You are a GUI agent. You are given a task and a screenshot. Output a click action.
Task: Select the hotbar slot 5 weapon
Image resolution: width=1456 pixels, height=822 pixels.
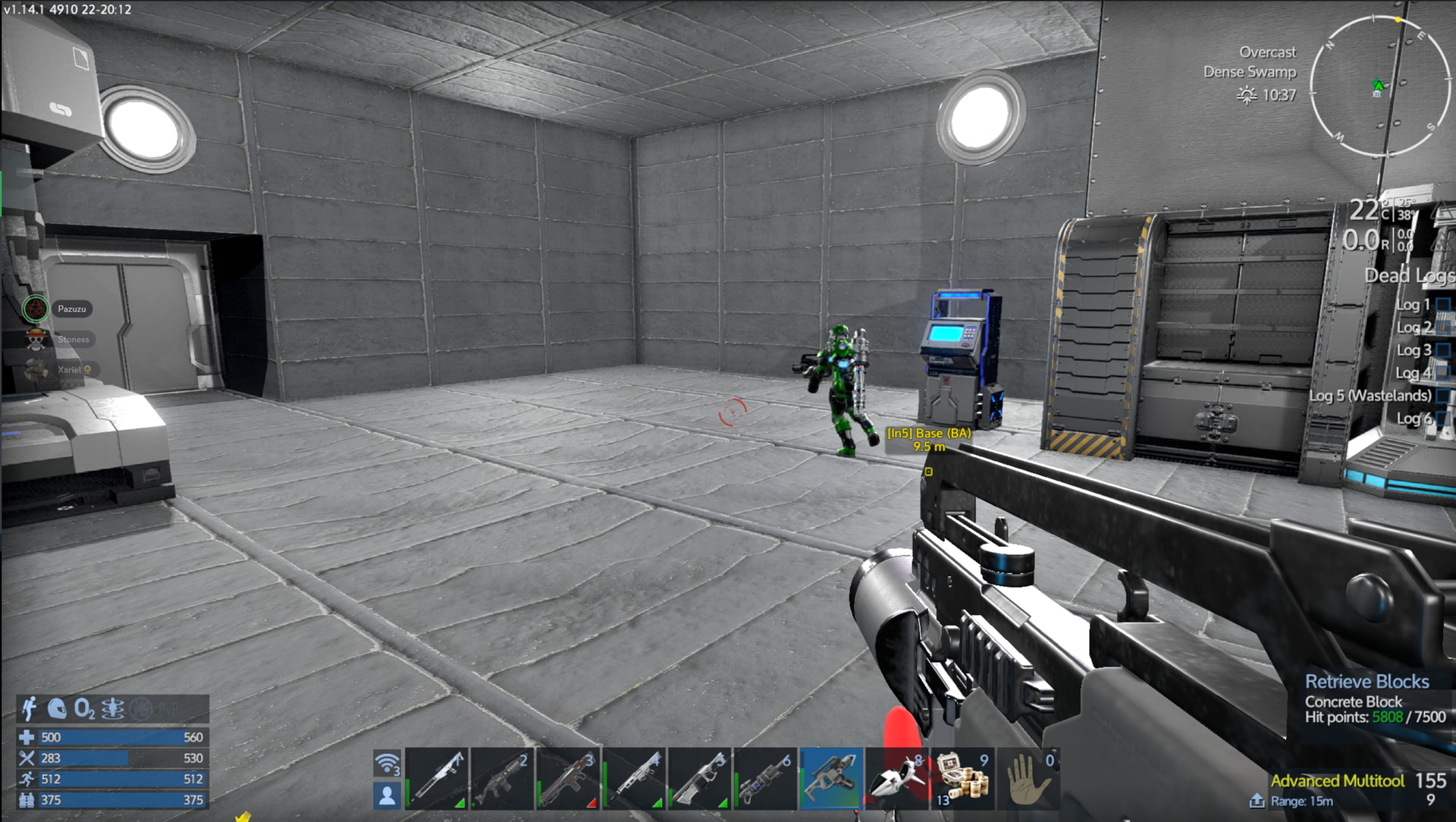point(699,779)
